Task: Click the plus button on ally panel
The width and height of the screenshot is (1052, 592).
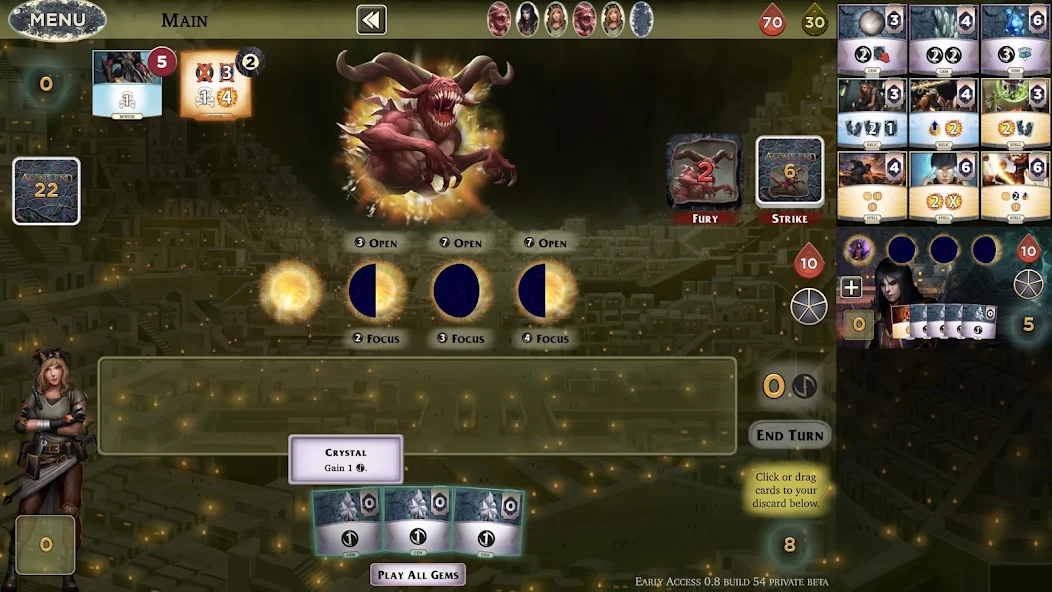Action: point(851,288)
